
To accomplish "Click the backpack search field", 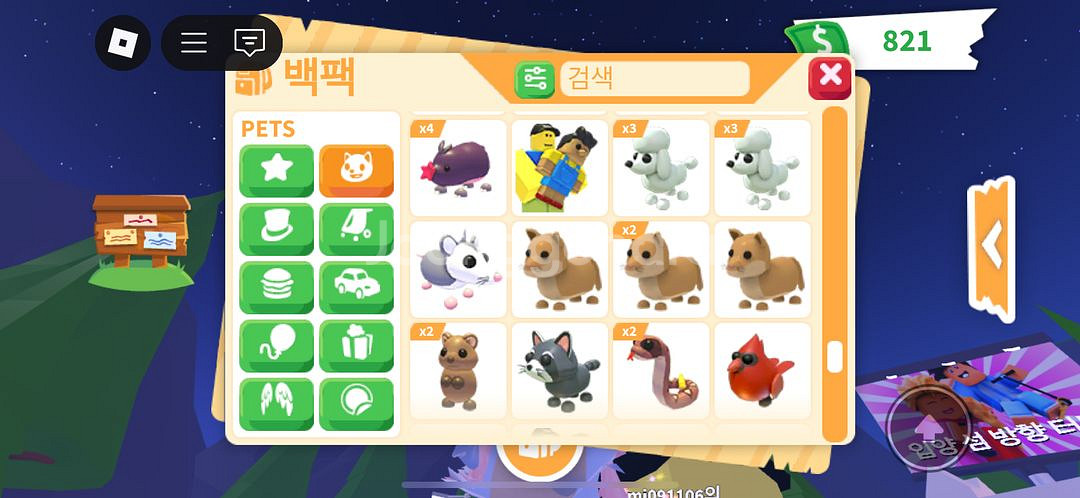I will (655, 79).
